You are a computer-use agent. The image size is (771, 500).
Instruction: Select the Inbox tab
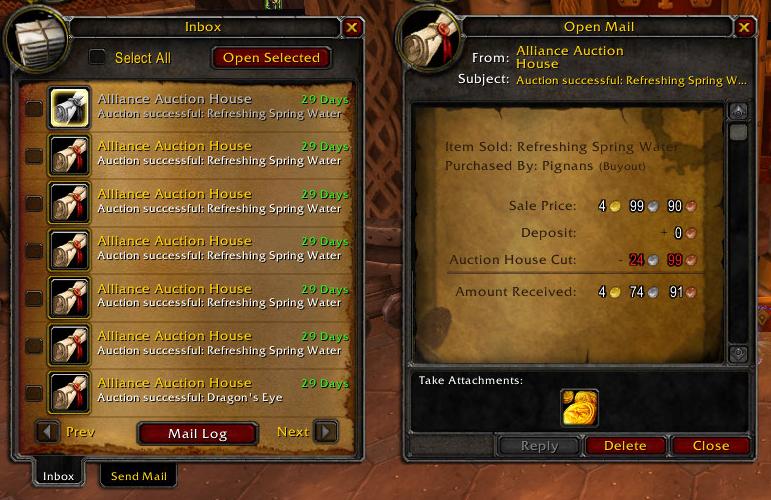pos(58,476)
